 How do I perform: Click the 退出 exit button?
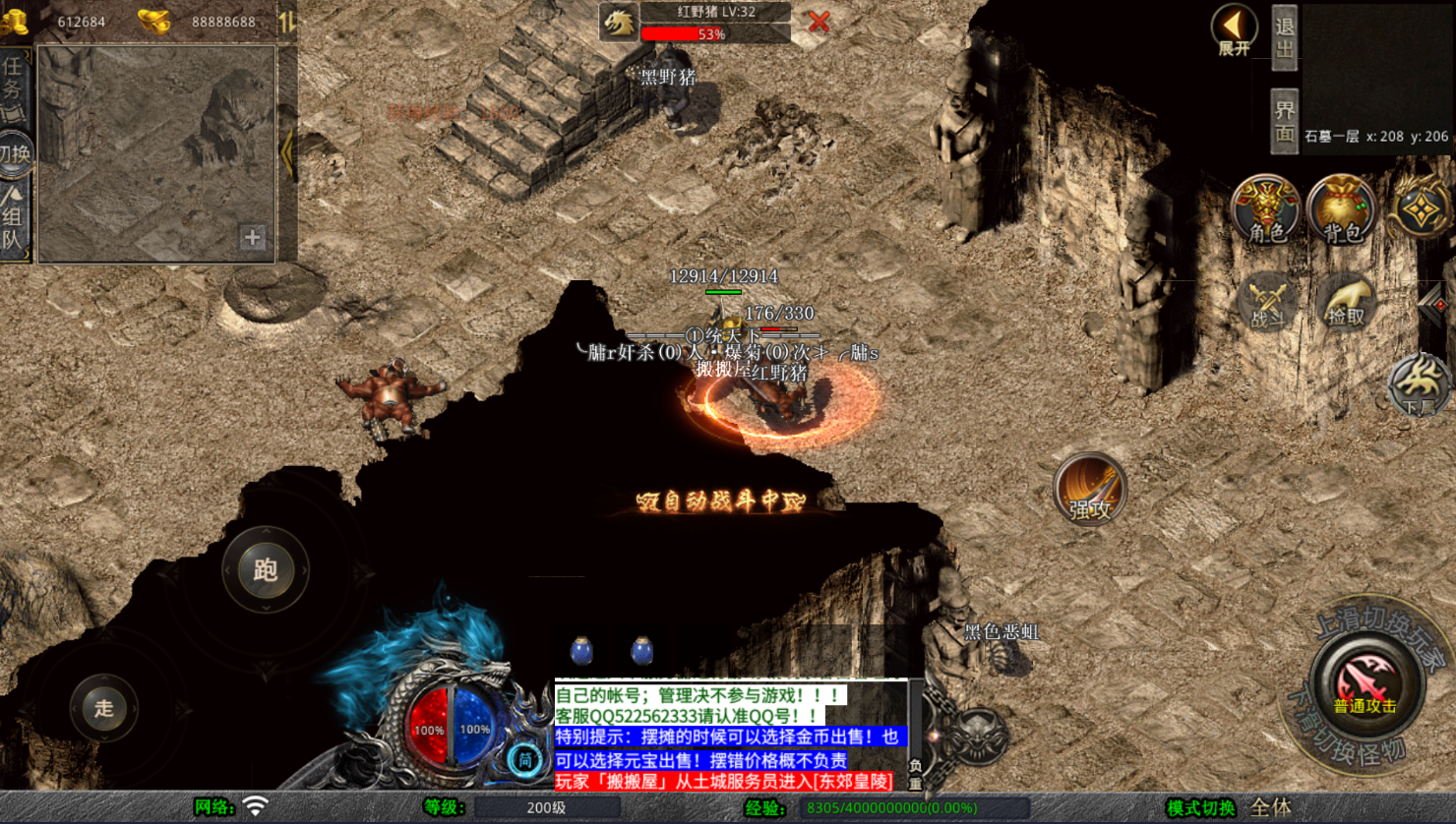tap(1284, 36)
